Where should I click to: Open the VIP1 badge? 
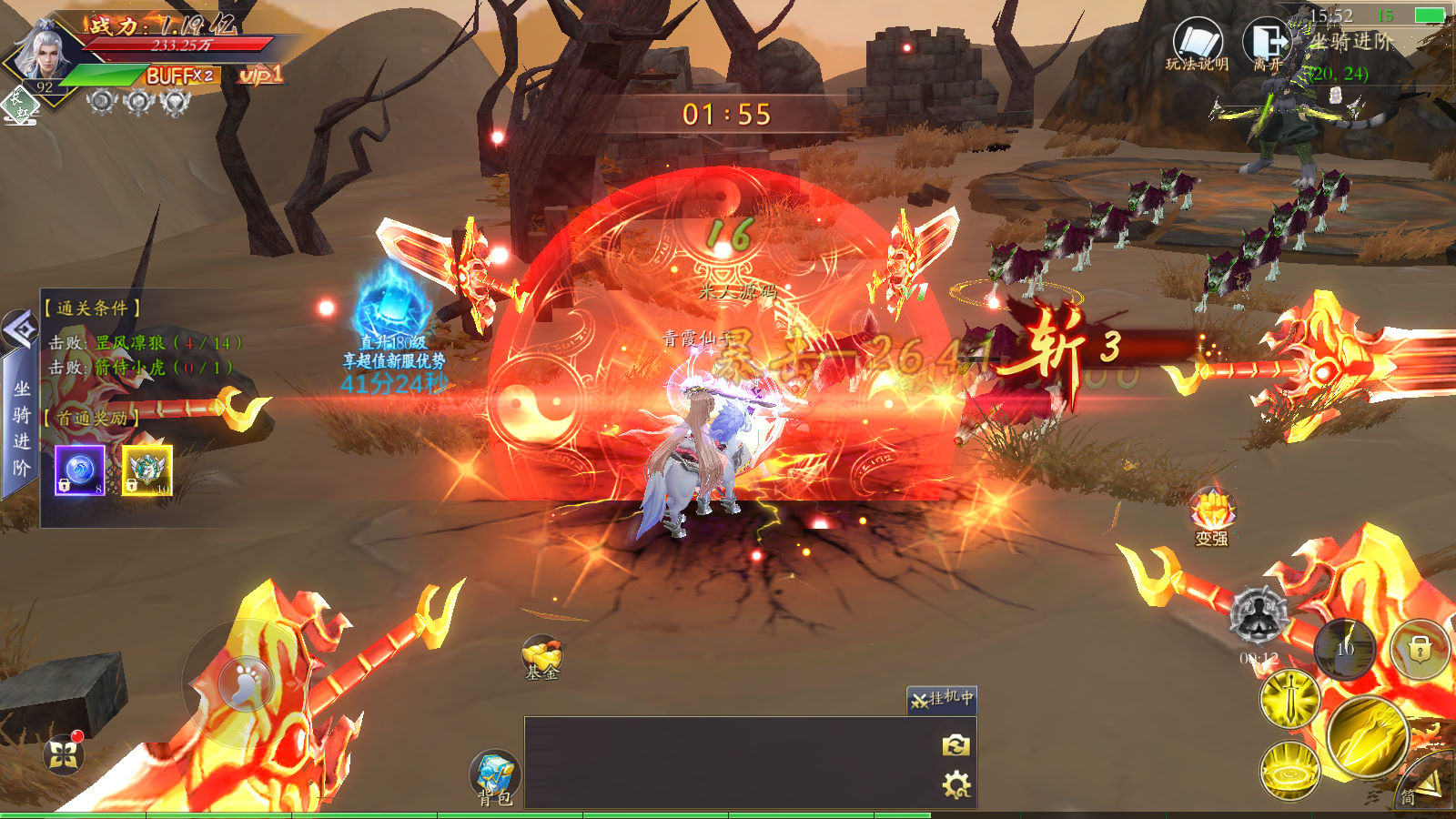coord(260,75)
